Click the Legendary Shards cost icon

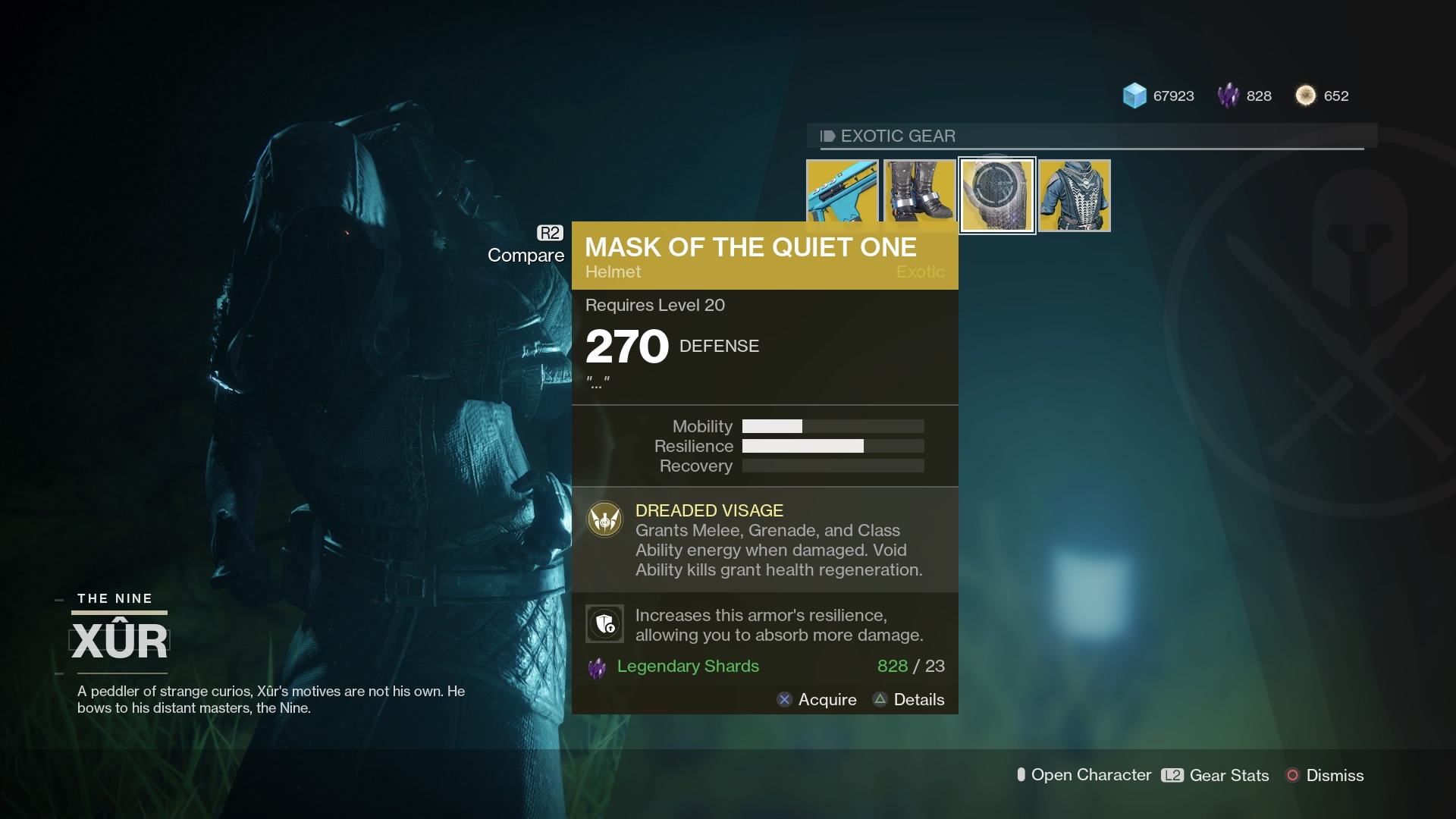point(598,667)
